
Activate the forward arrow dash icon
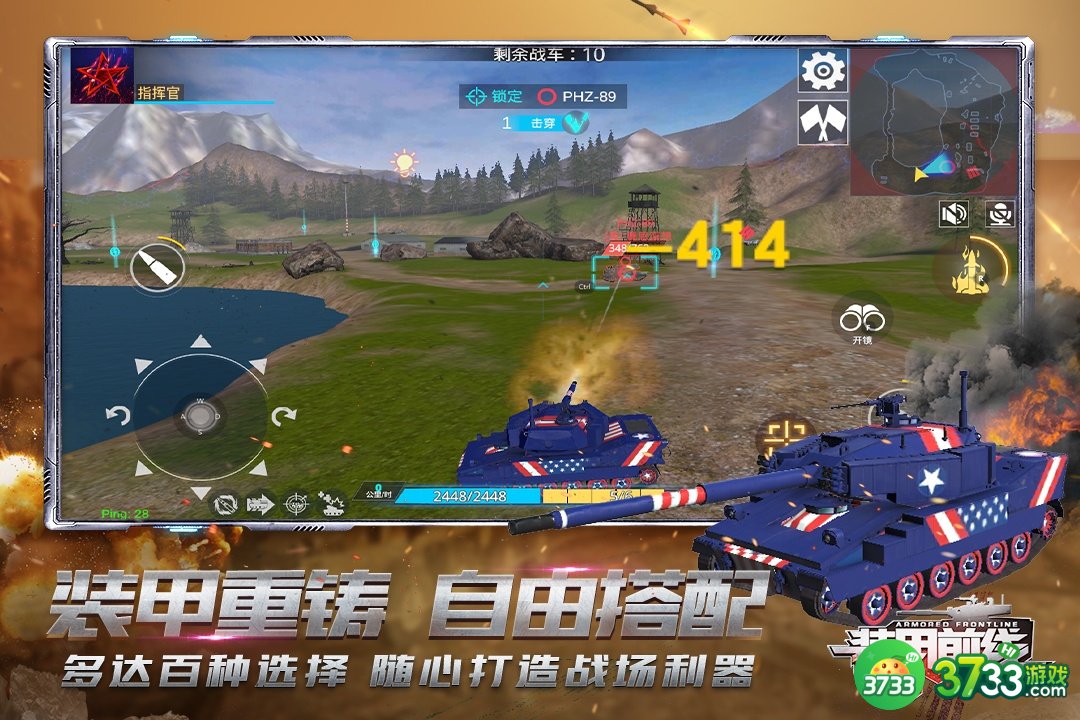(260, 504)
